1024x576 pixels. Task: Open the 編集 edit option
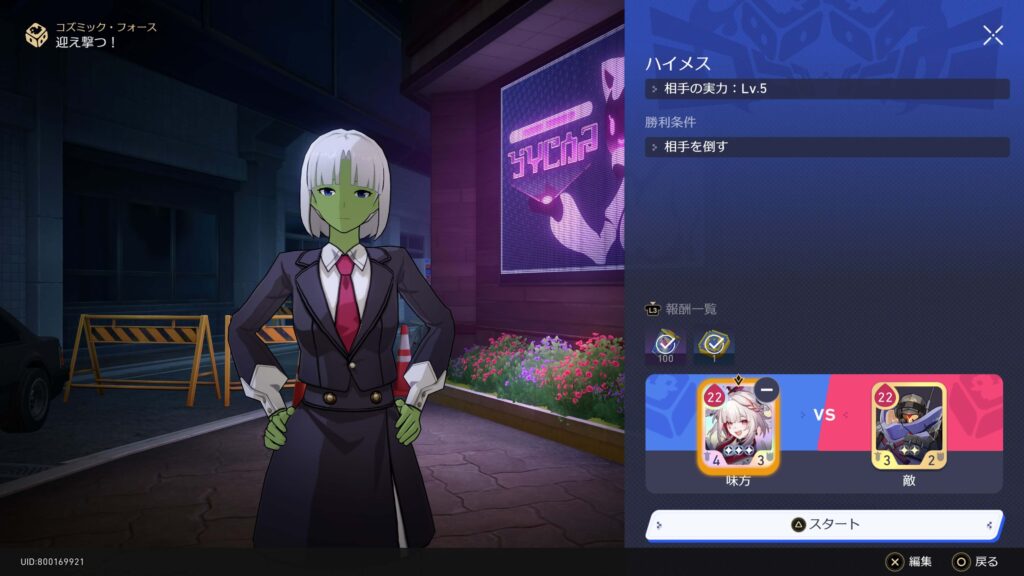[x=909, y=562]
